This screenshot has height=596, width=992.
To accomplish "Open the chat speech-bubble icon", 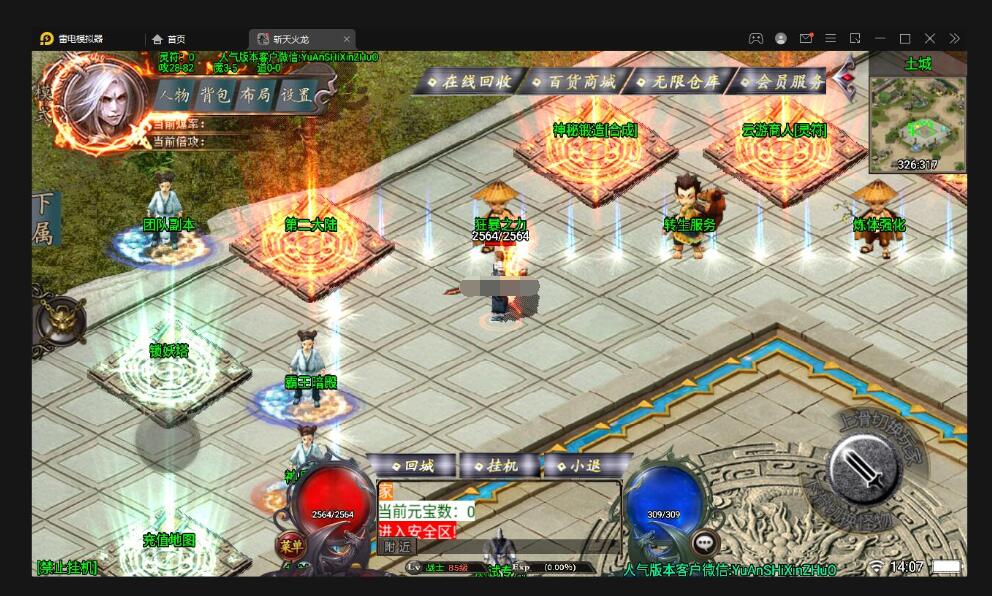I will pos(705,543).
